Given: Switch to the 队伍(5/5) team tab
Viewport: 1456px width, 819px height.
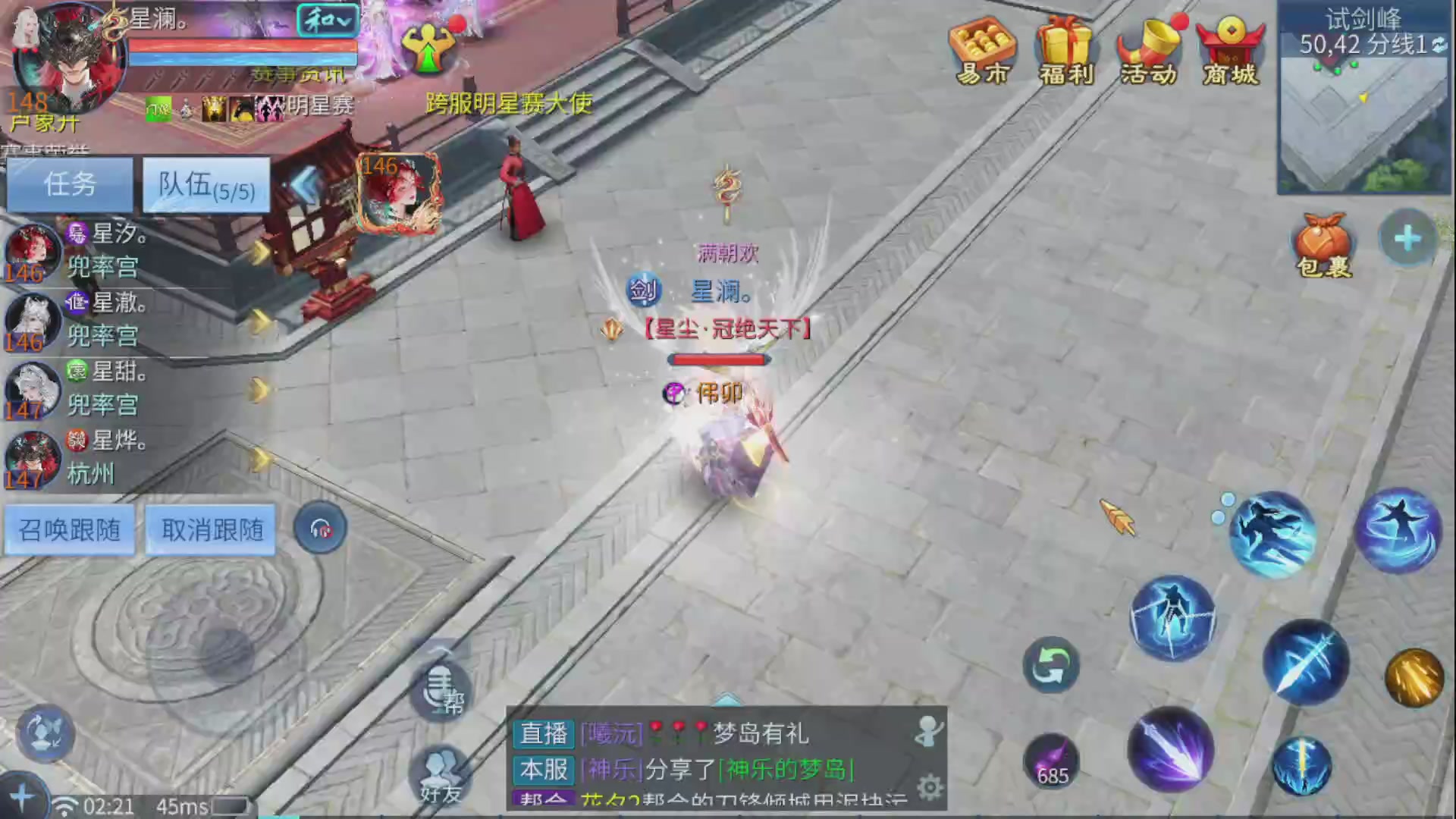Looking at the screenshot, I should [205, 185].
